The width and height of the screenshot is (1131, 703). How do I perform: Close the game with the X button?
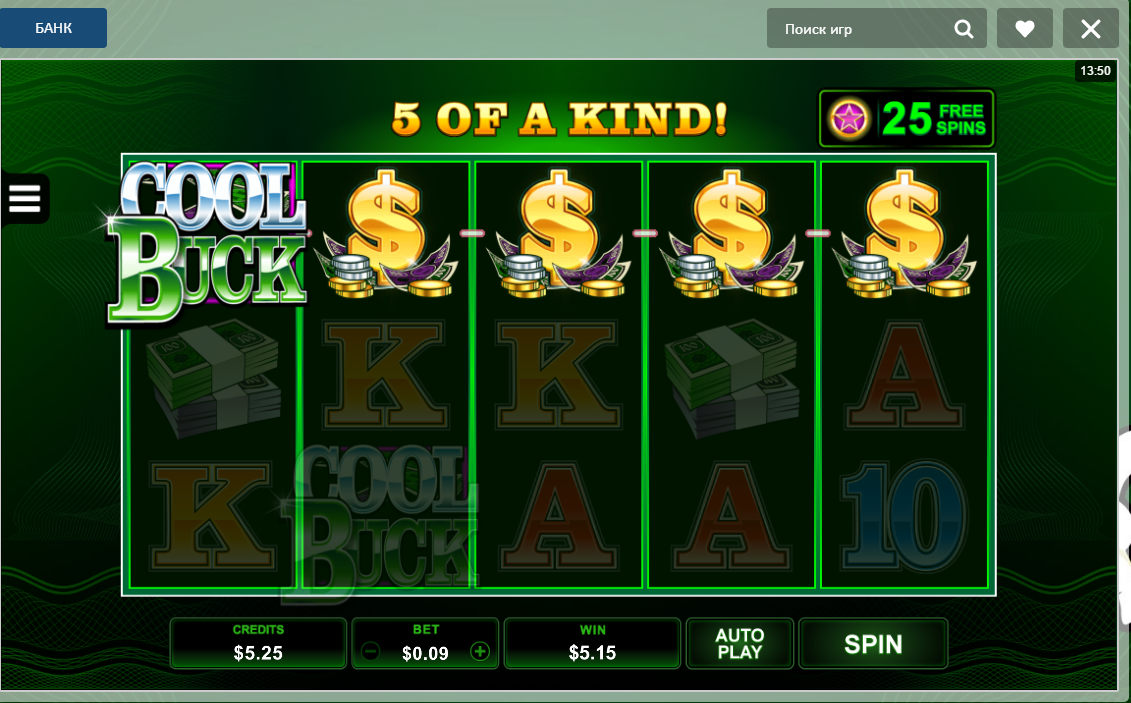[1090, 29]
